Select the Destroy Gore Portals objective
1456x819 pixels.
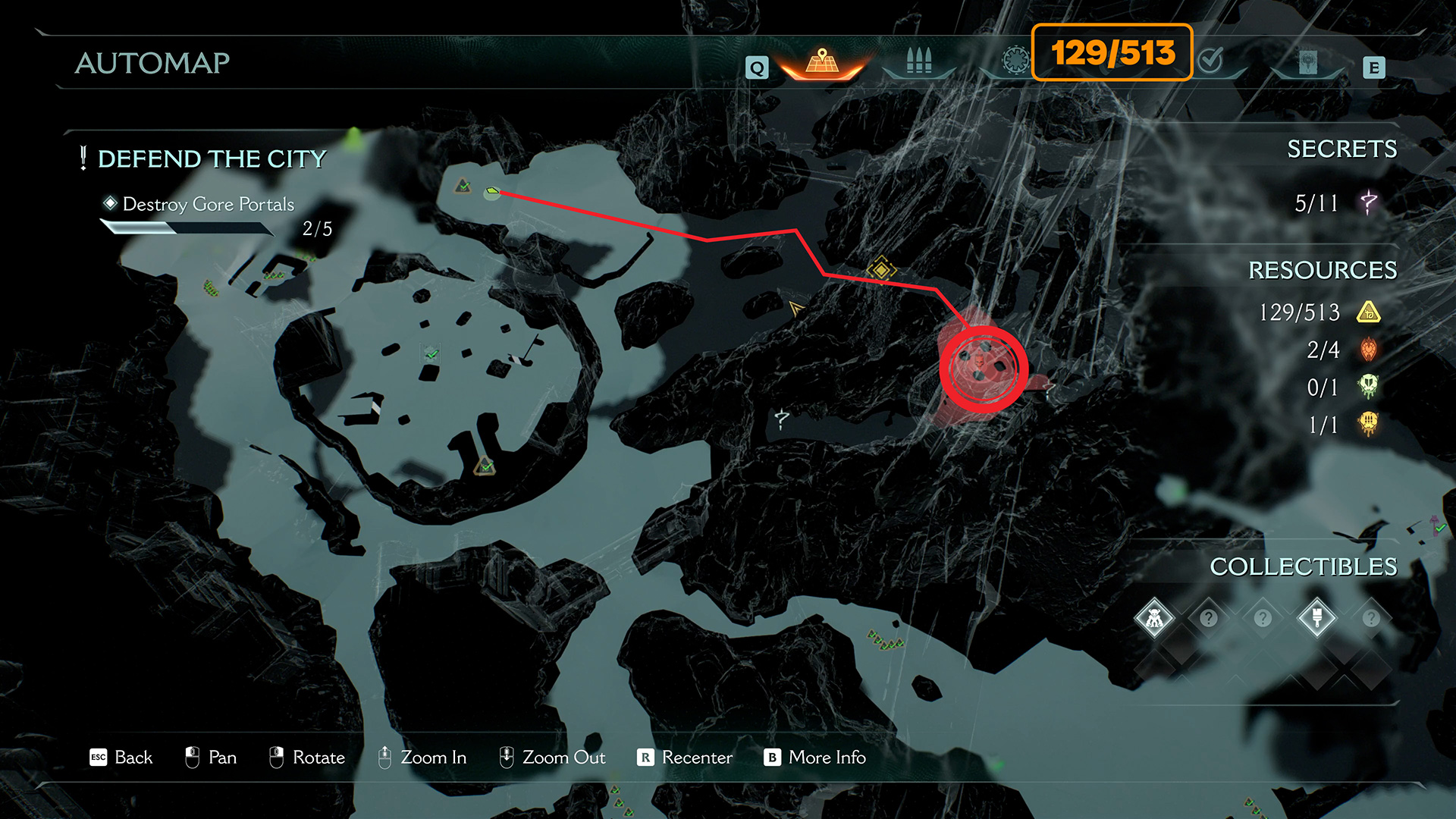(208, 205)
